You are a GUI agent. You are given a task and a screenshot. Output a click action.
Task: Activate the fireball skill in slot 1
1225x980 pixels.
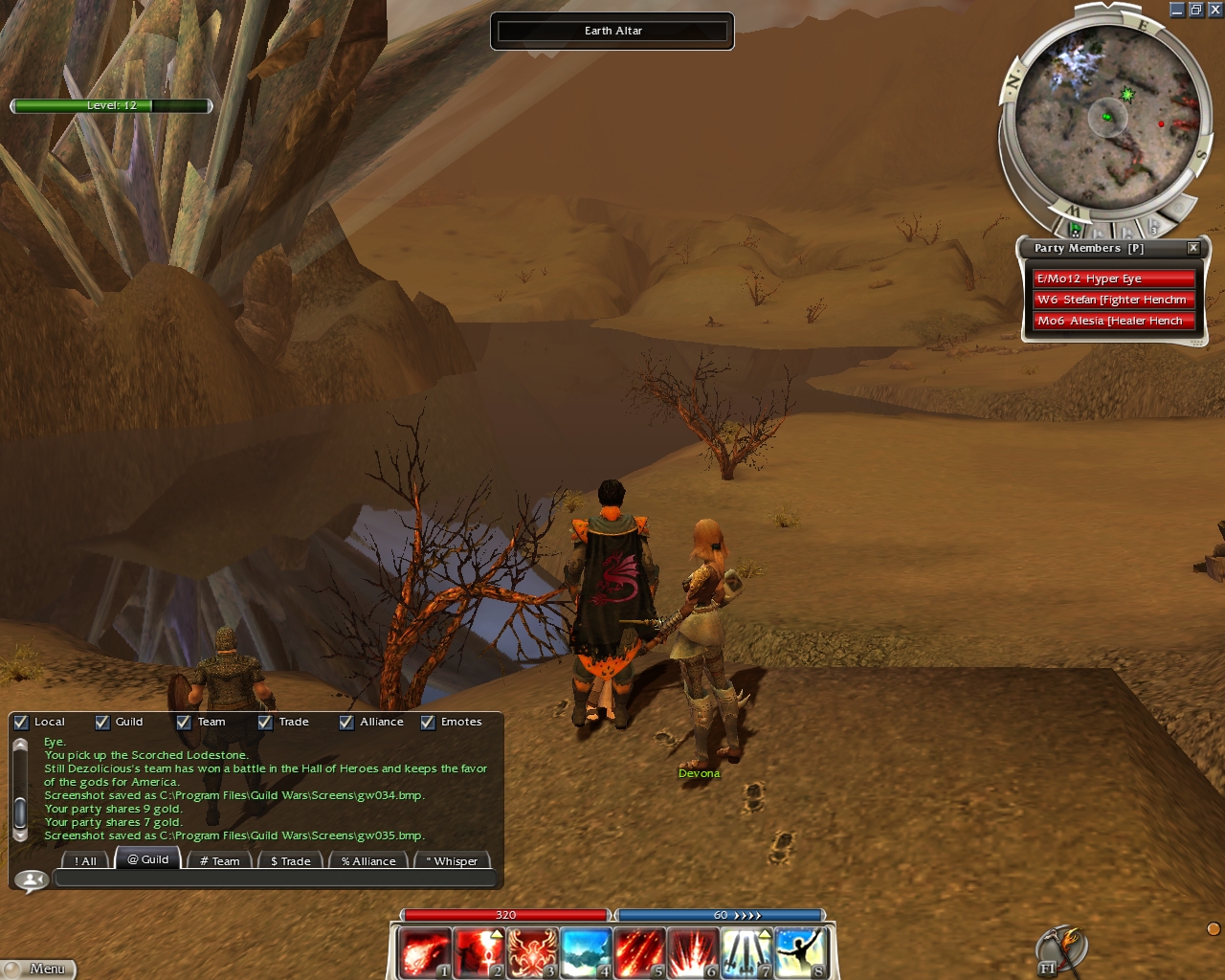[x=424, y=952]
